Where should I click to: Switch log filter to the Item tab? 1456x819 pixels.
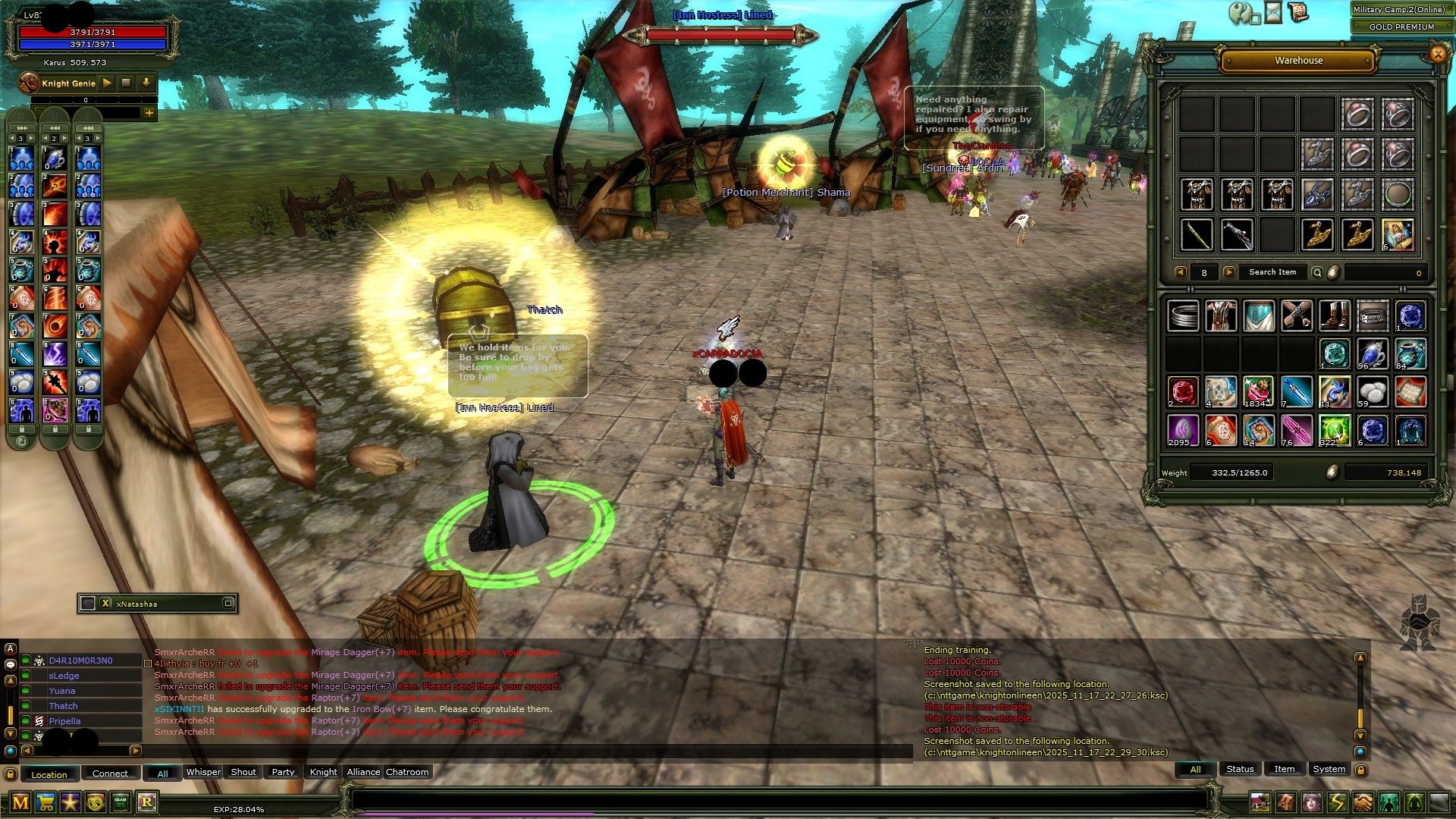pos(1284,769)
